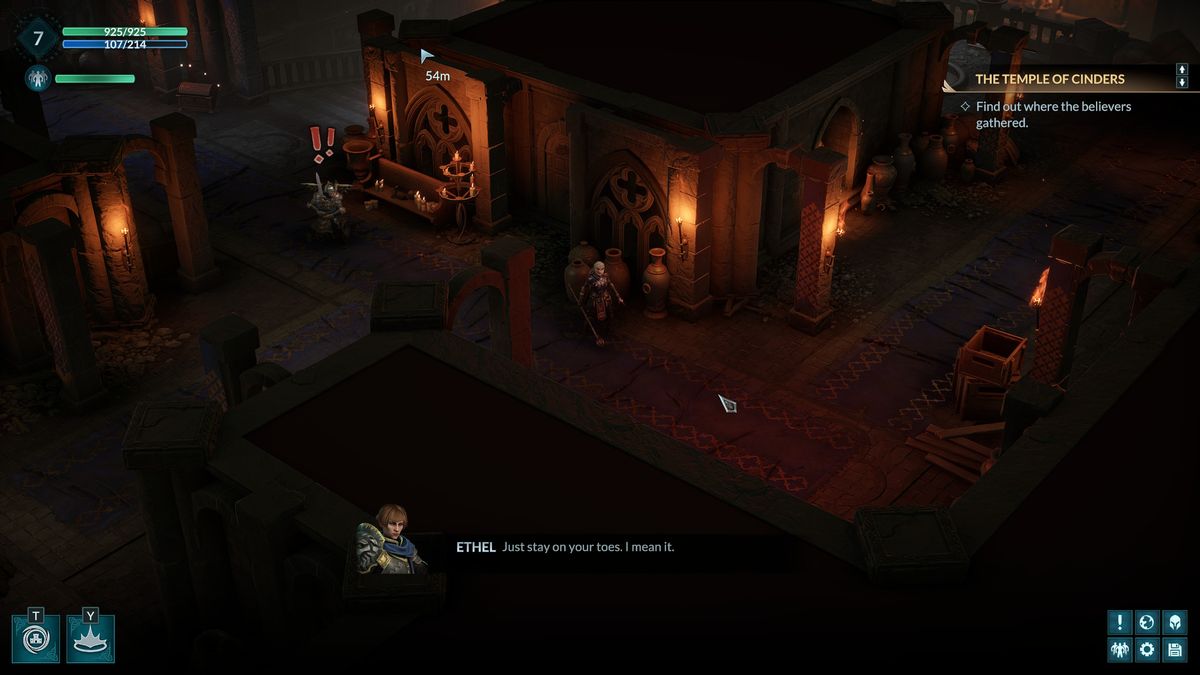Screen dimensions: 1200x675
Task: Select the companion portrait icon below the level badge
Action: pyautogui.click(x=38, y=78)
